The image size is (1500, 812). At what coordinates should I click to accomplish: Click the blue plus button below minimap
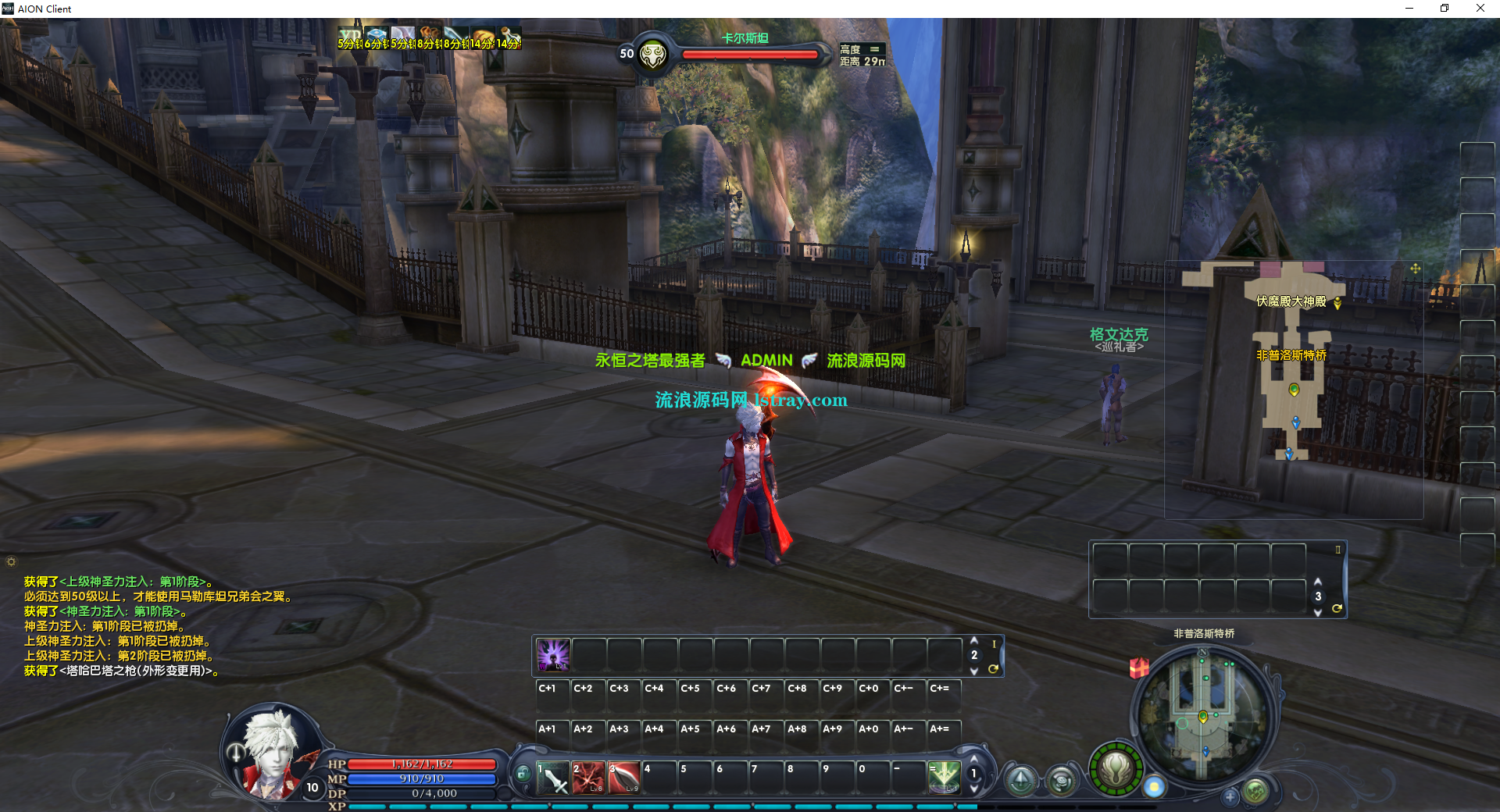1230,797
